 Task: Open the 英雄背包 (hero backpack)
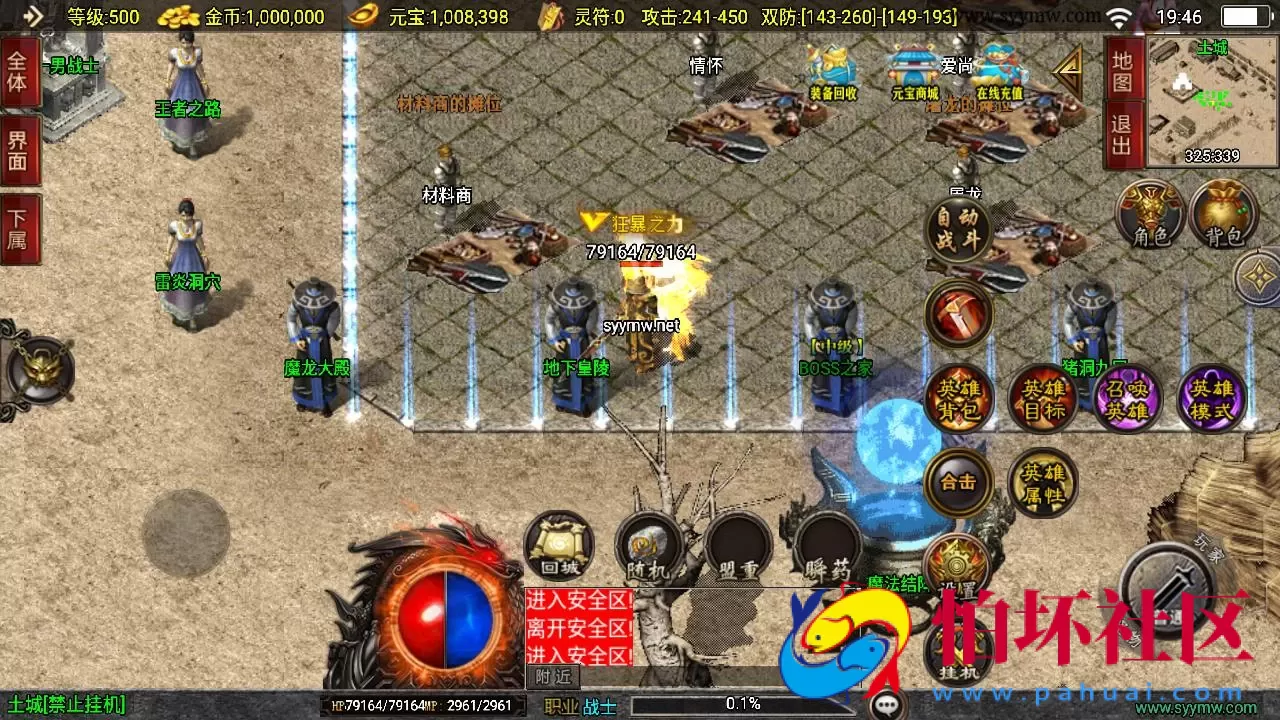958,398
